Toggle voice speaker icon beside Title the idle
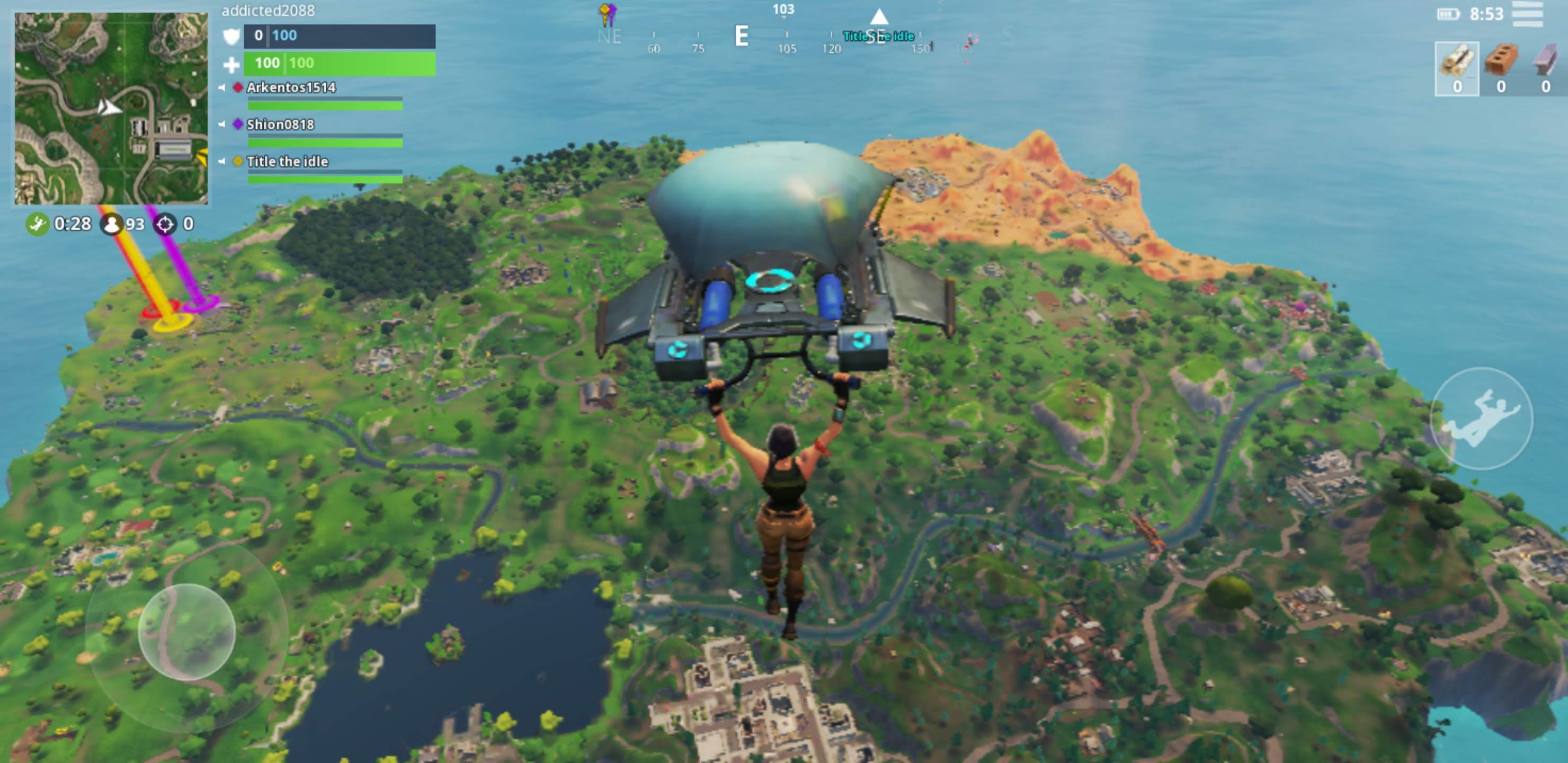Image resolution: width=1568 pixels, height=763 pixels. click(222, 162)
